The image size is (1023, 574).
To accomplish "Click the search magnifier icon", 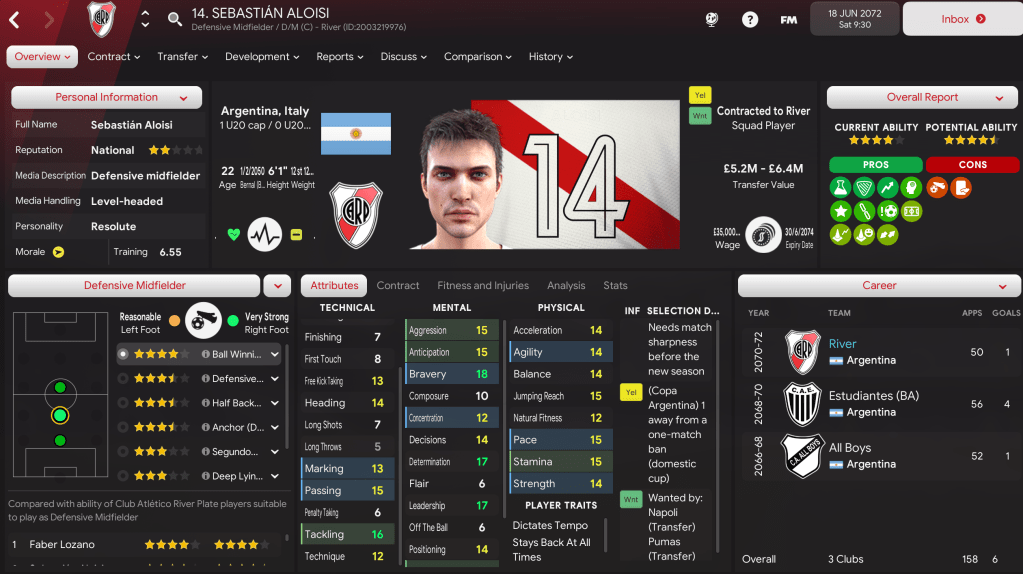I will [x=175, y=19].
